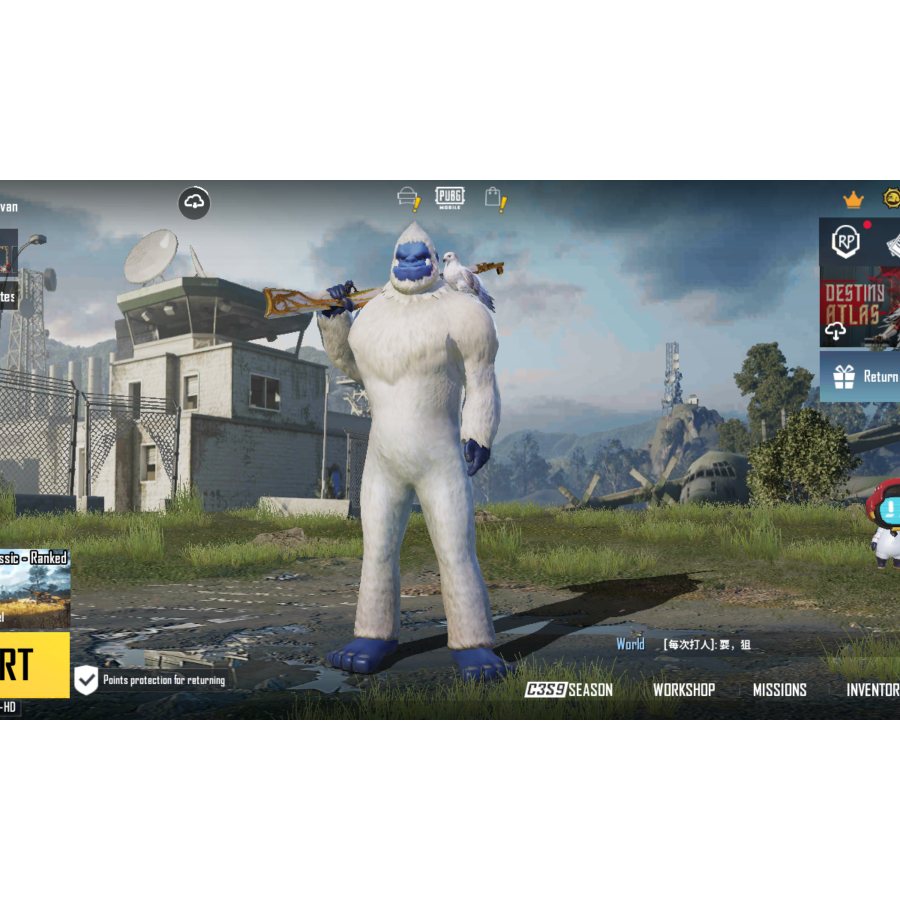
Task: Open the Royale Pass RP icon
Action: pyautogui.click(x=846, y=242)
